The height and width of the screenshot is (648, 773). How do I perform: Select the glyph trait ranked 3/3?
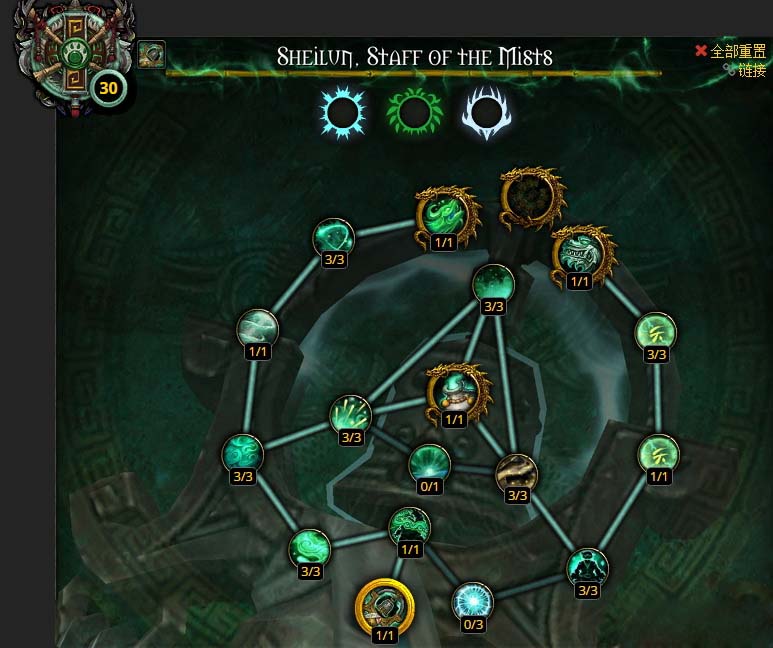pos(656,332)
